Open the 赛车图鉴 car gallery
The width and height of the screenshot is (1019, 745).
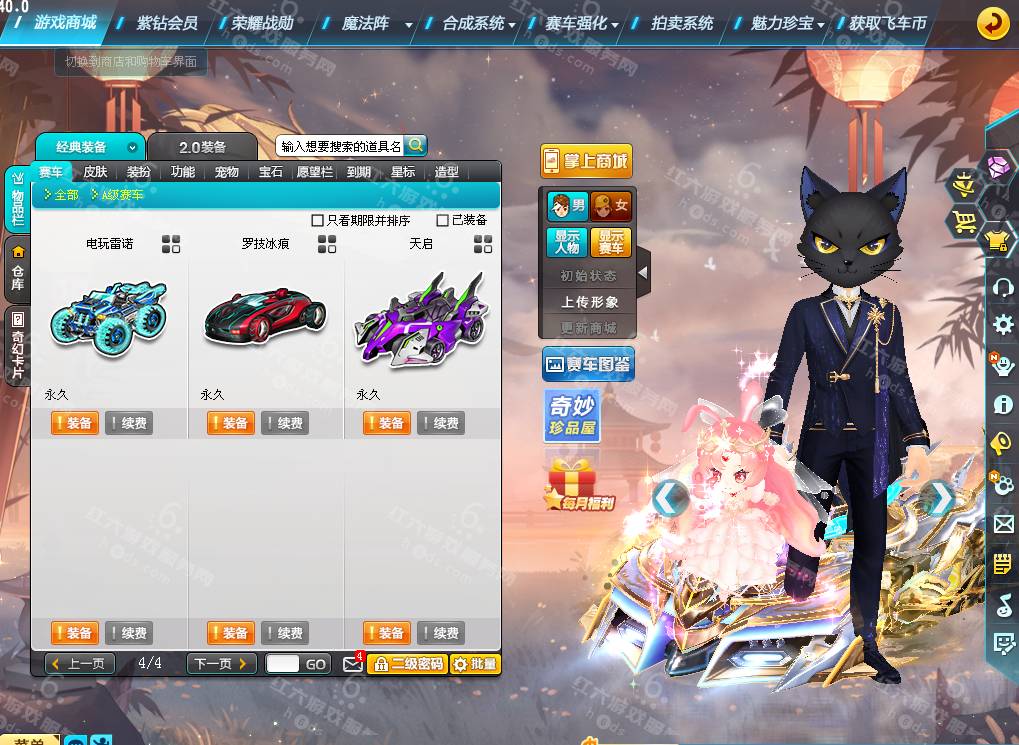coord(588,365)
